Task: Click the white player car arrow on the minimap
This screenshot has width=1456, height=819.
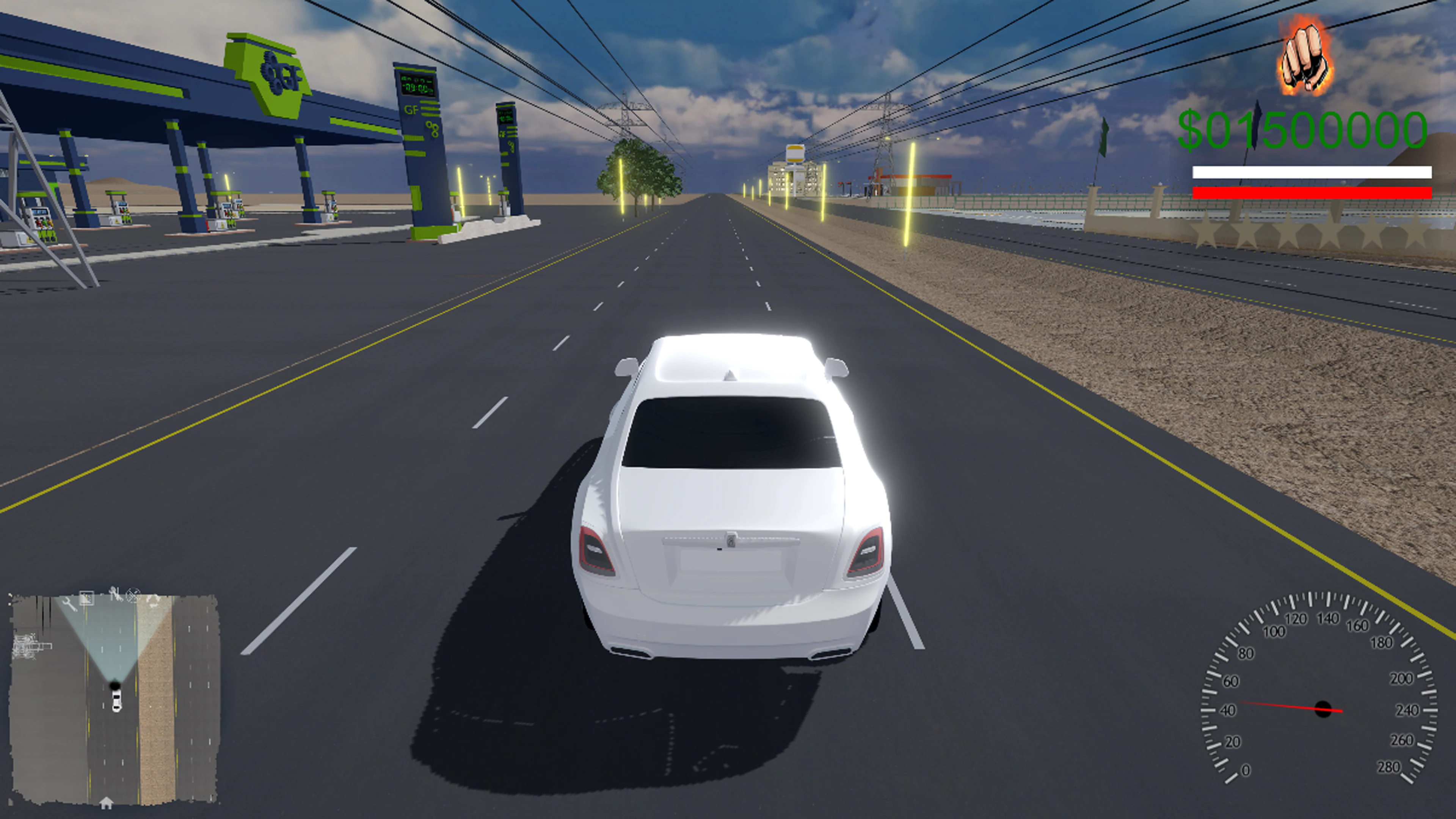Action: click(x=117, y=701)
